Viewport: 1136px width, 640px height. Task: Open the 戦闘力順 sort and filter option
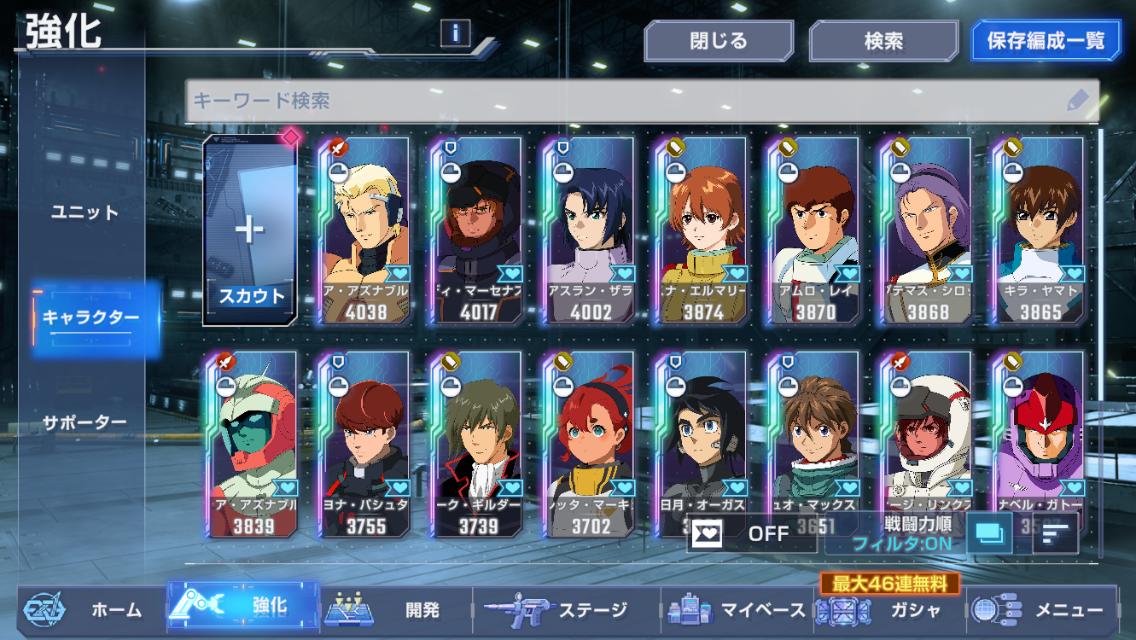pos(910,533)
